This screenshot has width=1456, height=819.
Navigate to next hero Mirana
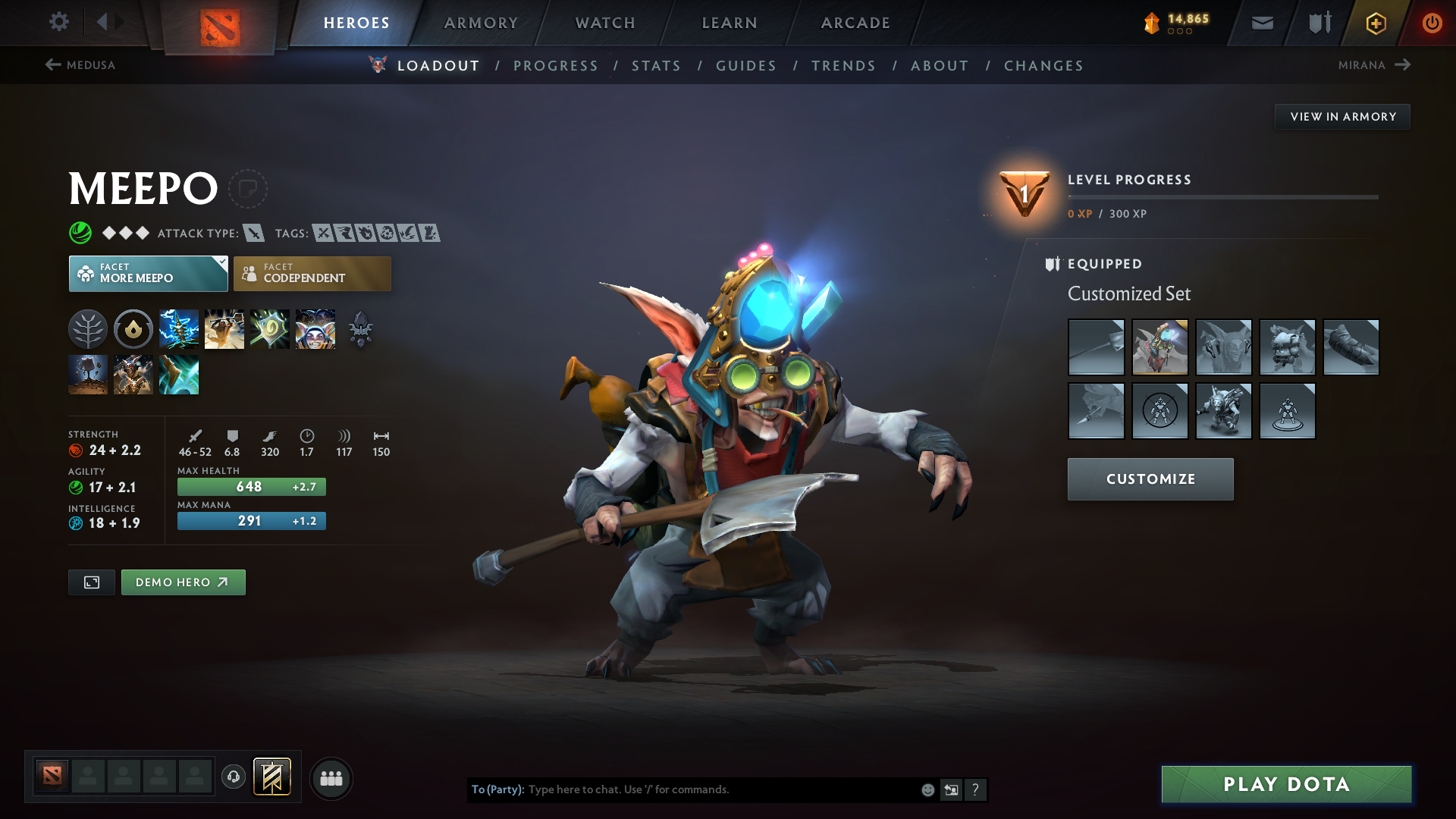[1373, 65]
